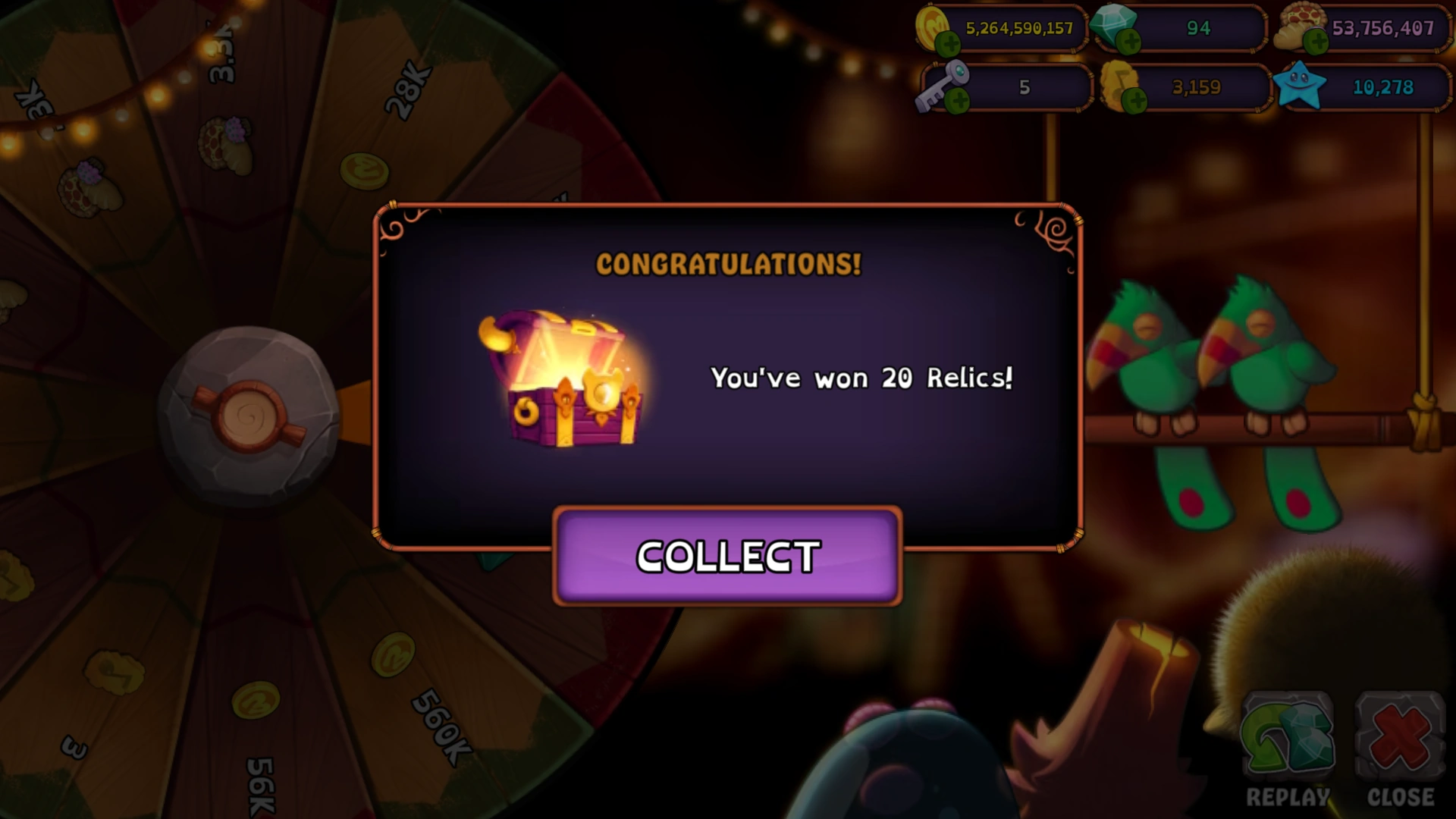Open diamond purchase via its plus icon
The height and width of the screenshot is (819, 1456).
click(x=1130, y=42)
